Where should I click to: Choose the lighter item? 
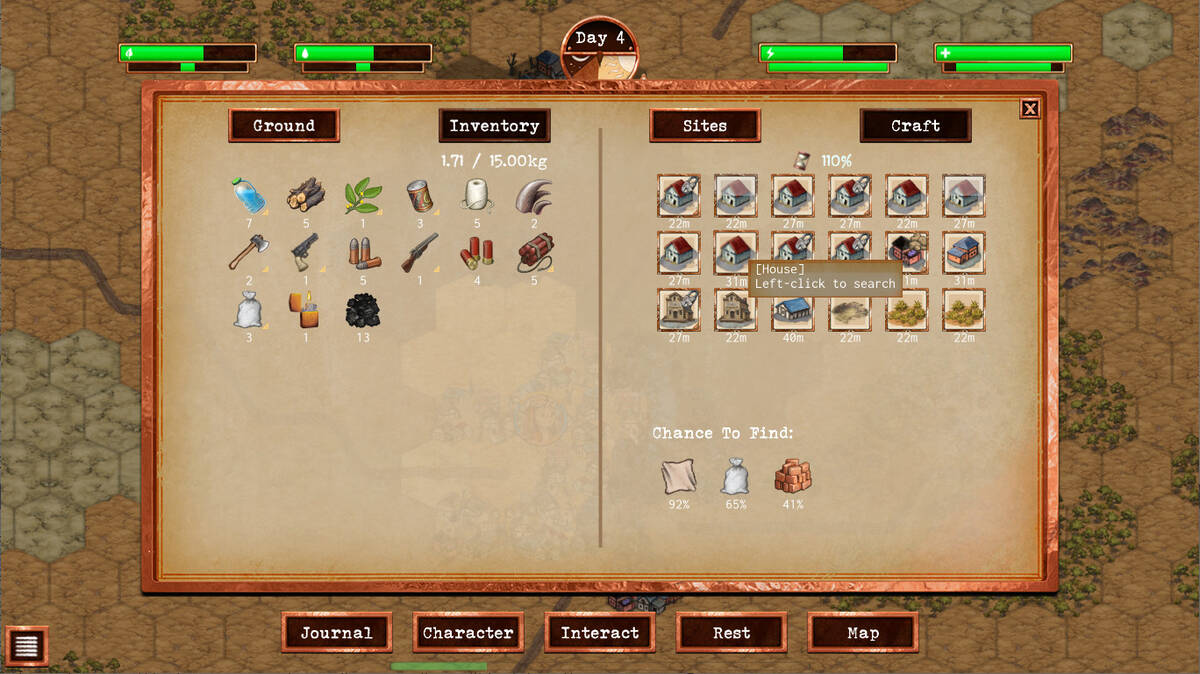pos(306,310)
